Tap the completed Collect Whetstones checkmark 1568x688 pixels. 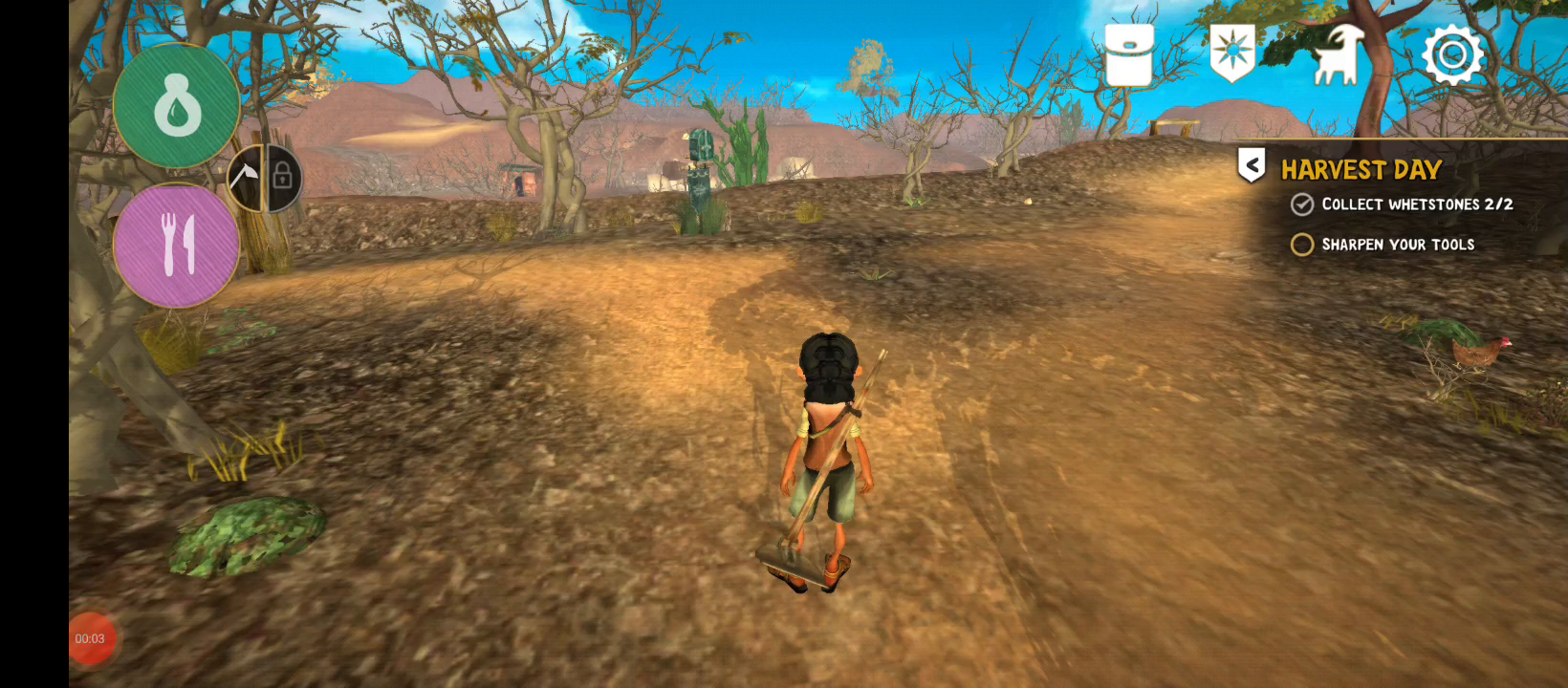point(1301,204)
